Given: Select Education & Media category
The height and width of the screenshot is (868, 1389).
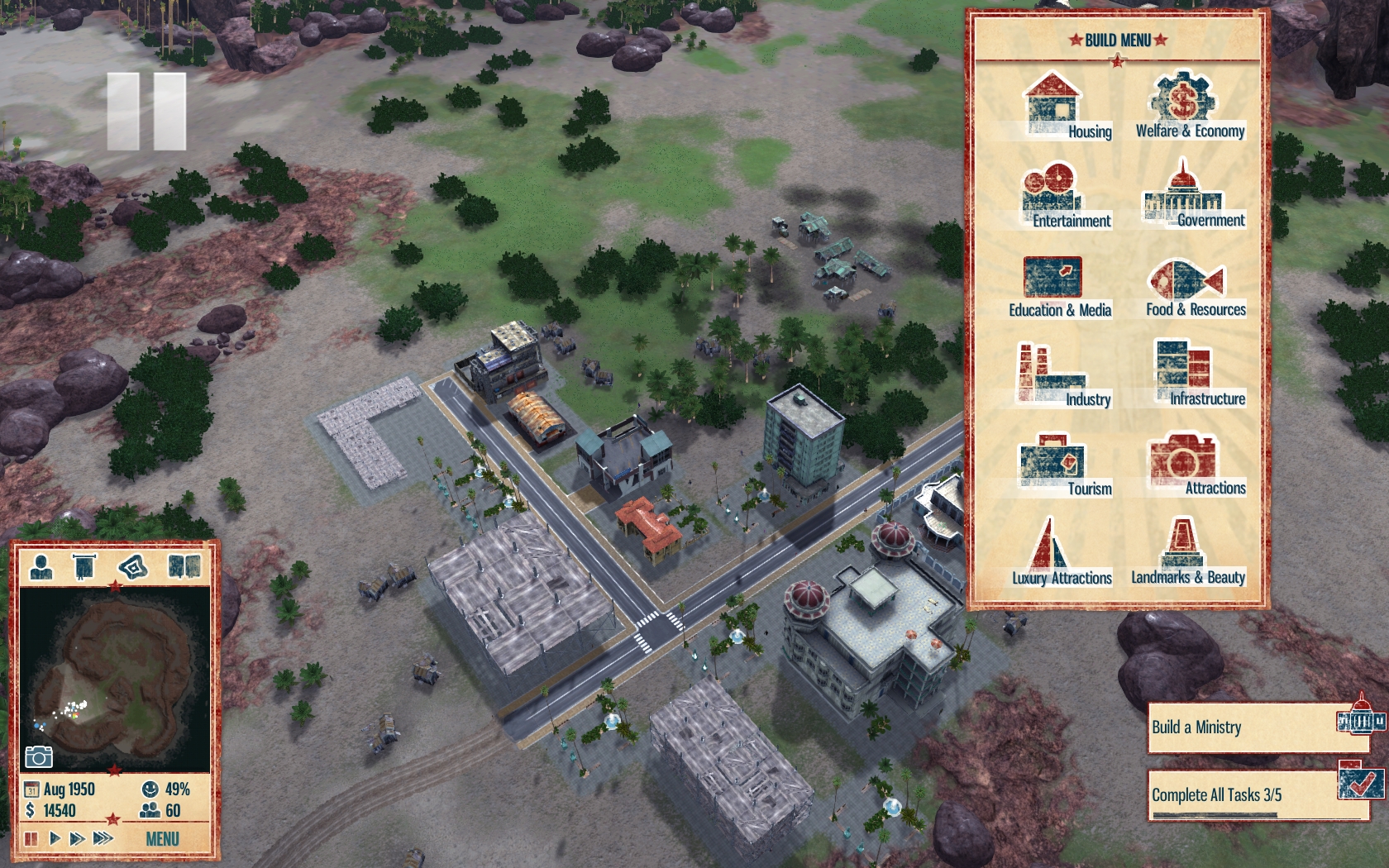Looking at the screenshot, I should (x=1057, y=286).
